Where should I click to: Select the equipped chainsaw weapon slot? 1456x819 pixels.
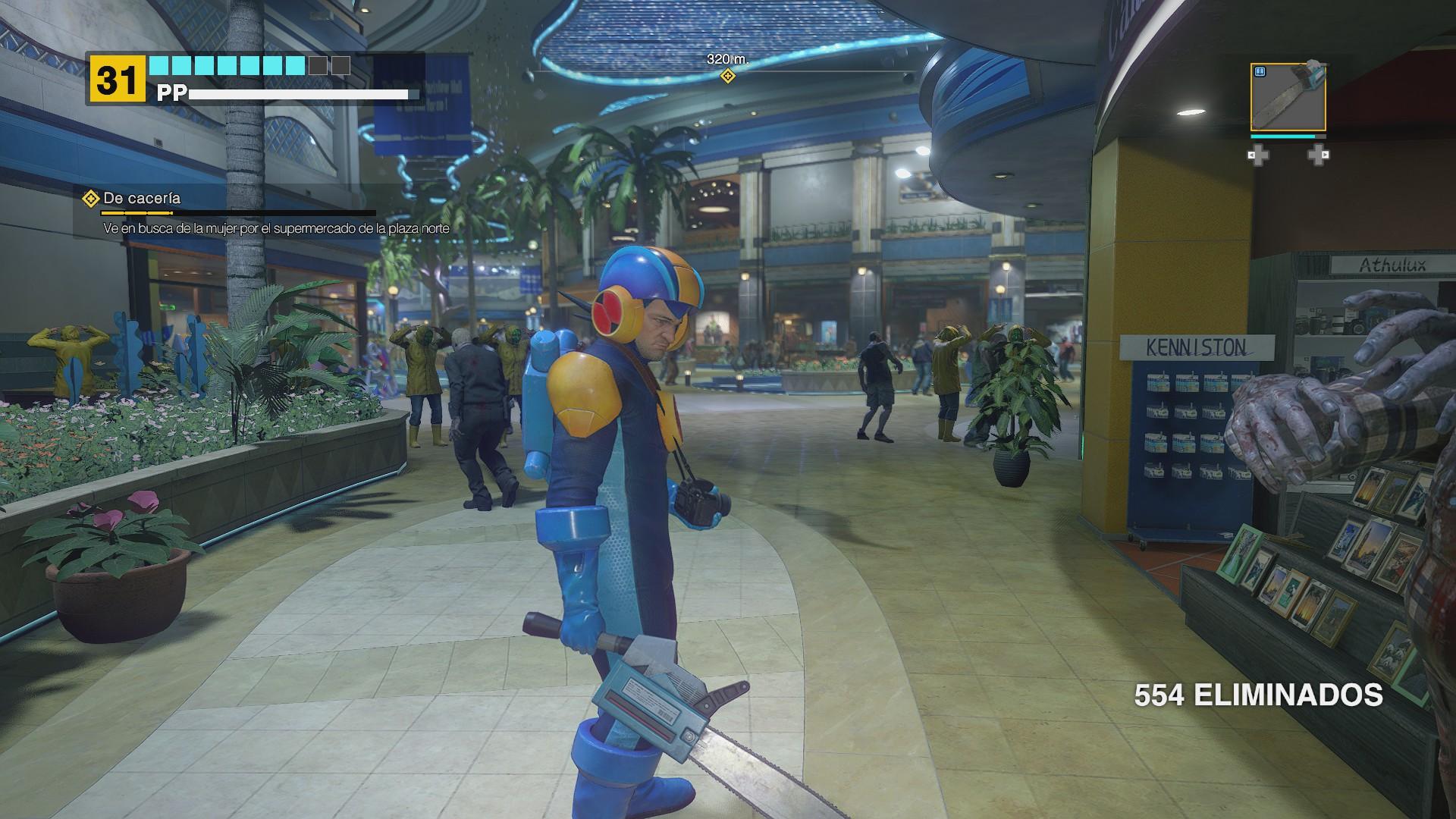[1288, 97]
